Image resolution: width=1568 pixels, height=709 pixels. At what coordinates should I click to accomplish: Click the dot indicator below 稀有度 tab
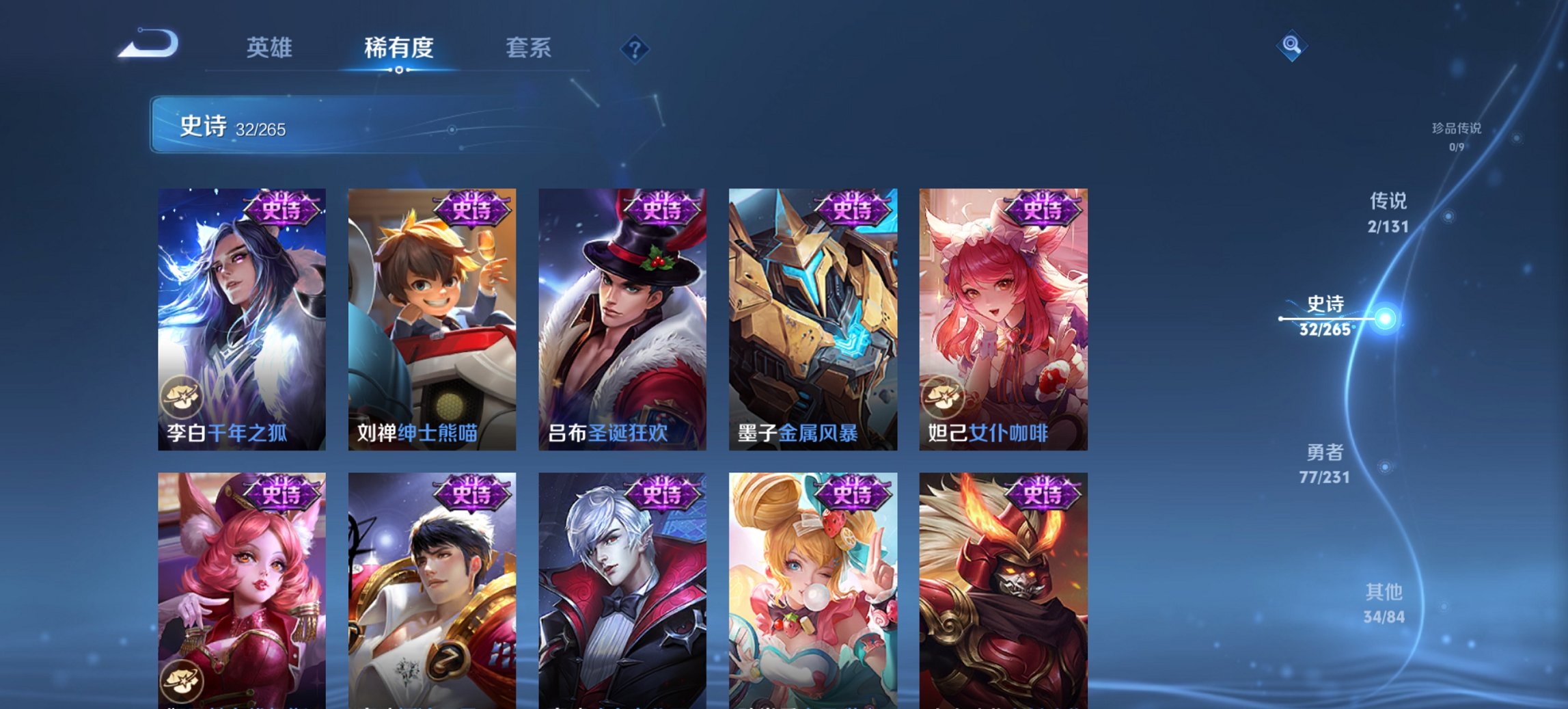[400, 71]
